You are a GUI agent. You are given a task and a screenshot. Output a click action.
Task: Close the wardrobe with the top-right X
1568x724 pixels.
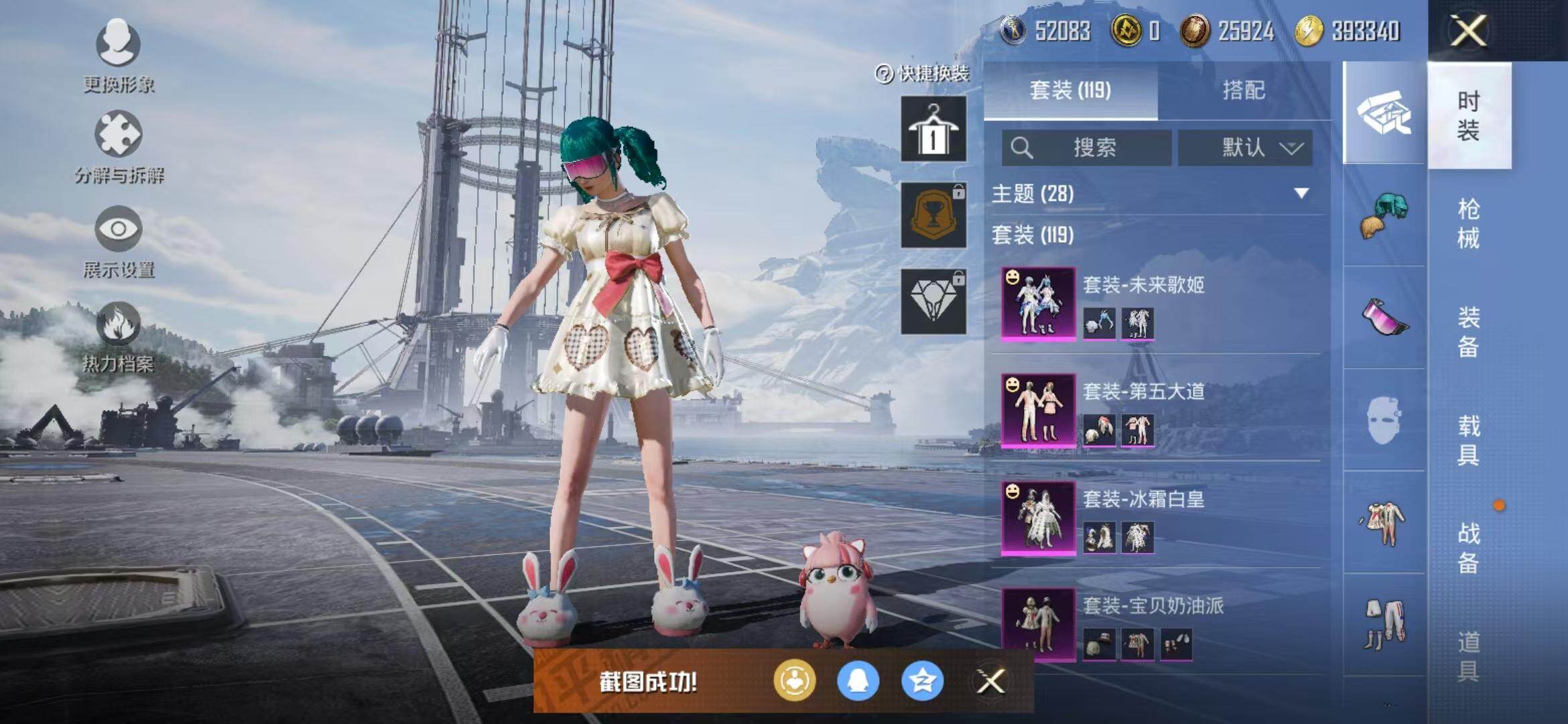[x=1467, y=31]
